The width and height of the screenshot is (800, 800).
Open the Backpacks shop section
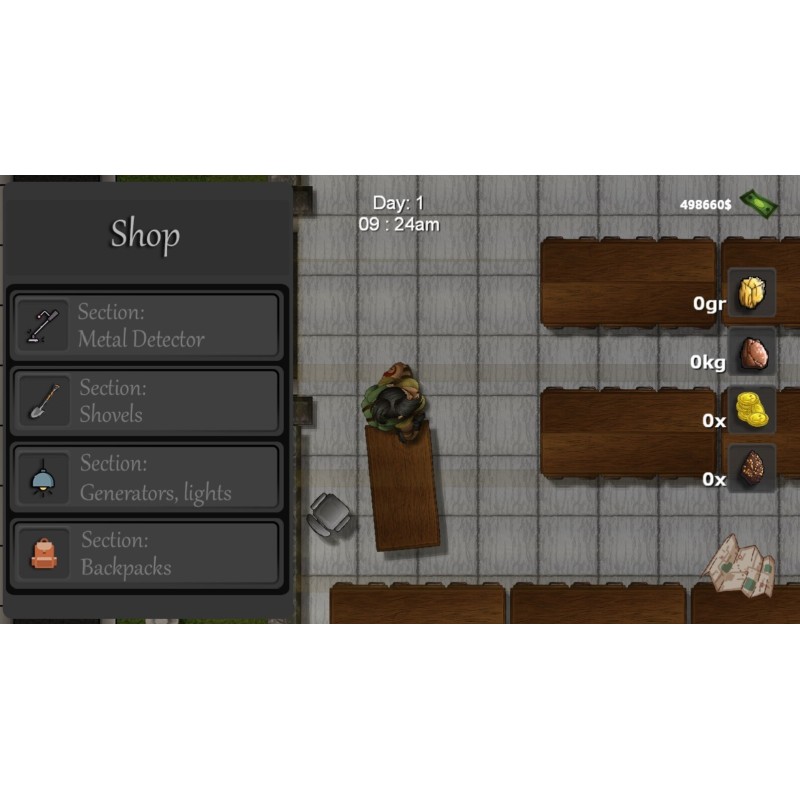click(146, 554)
